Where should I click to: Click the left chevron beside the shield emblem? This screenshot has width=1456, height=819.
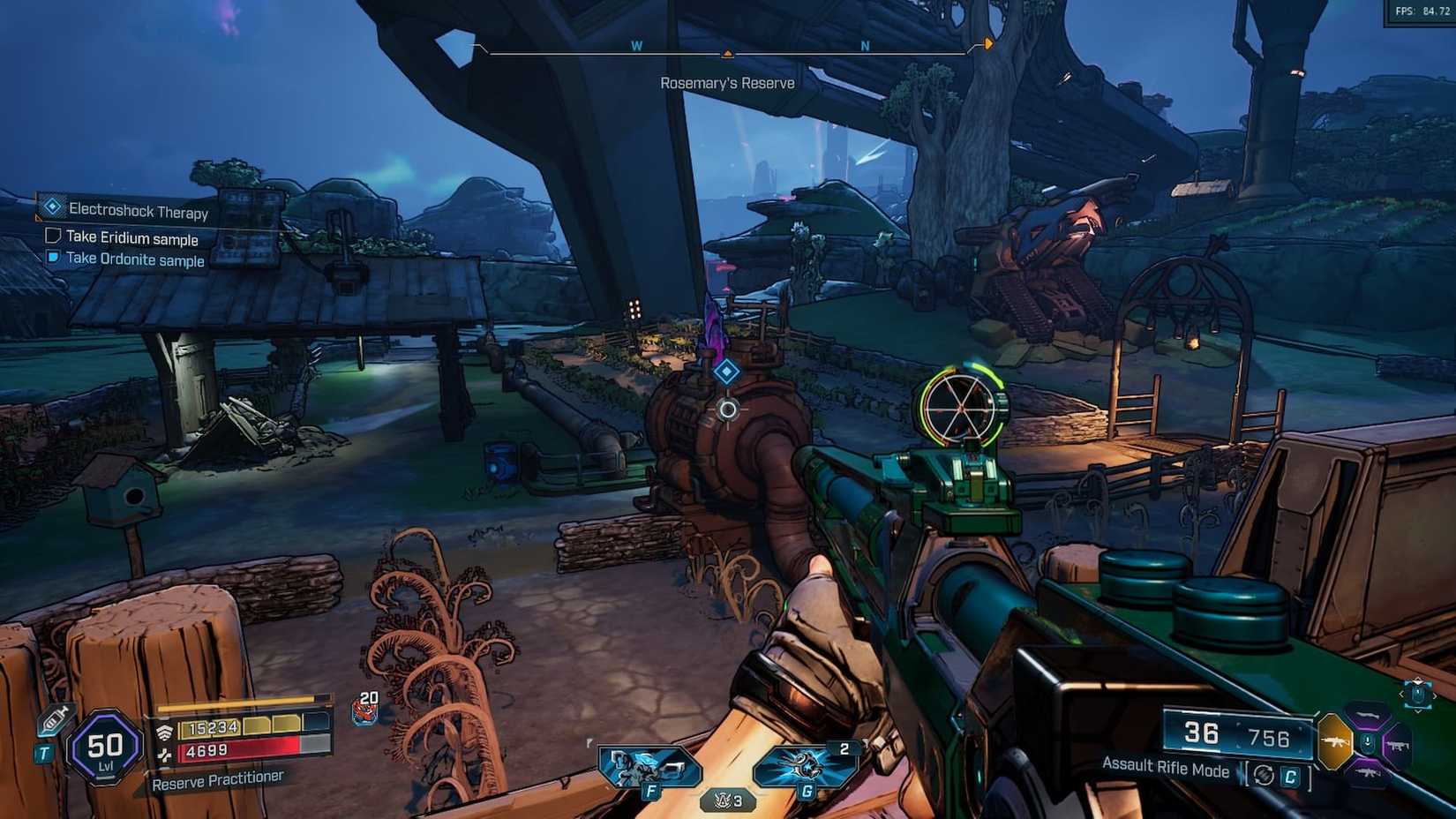[1401, 694]
